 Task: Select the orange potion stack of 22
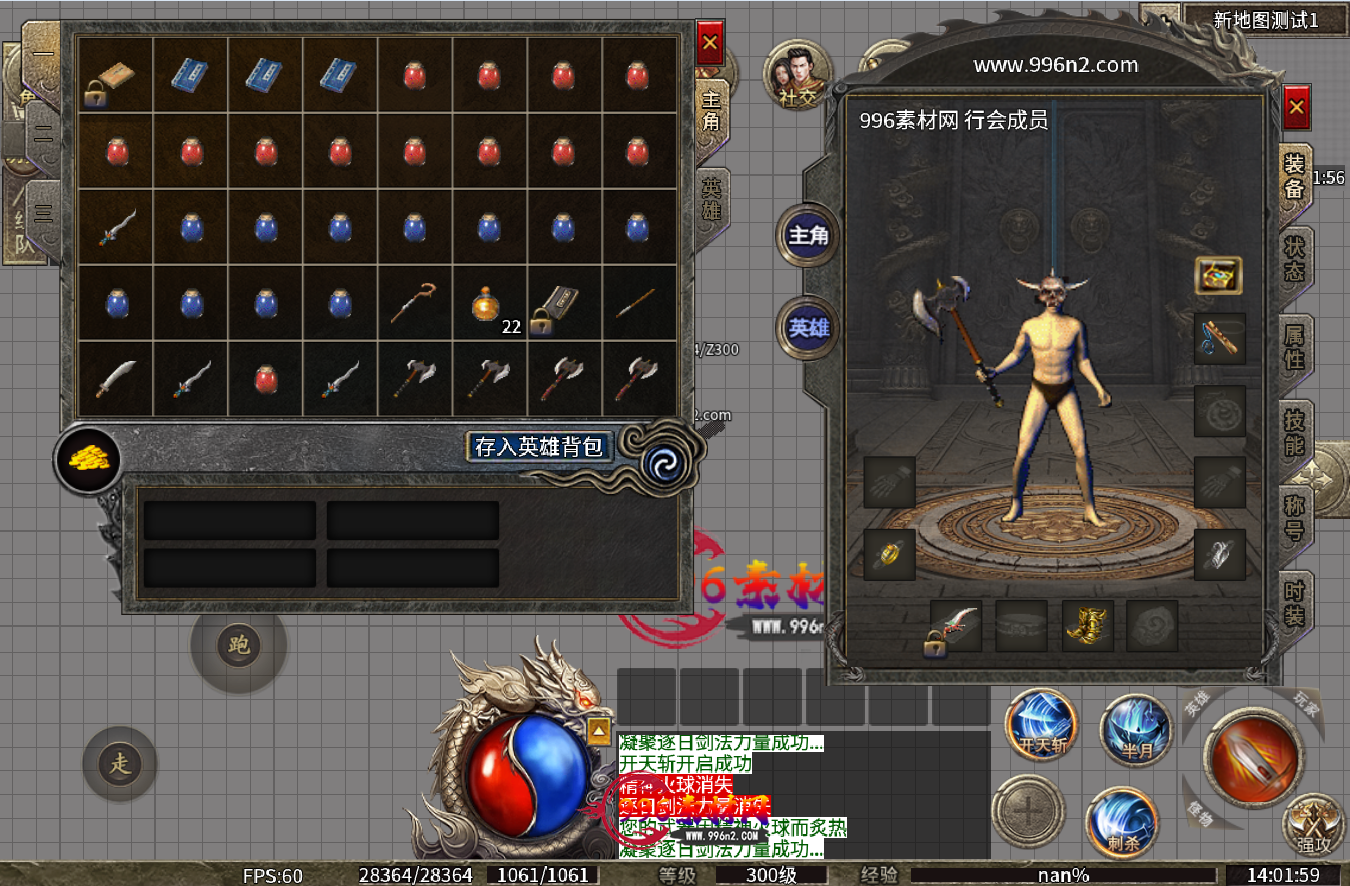tap(489, 304)
